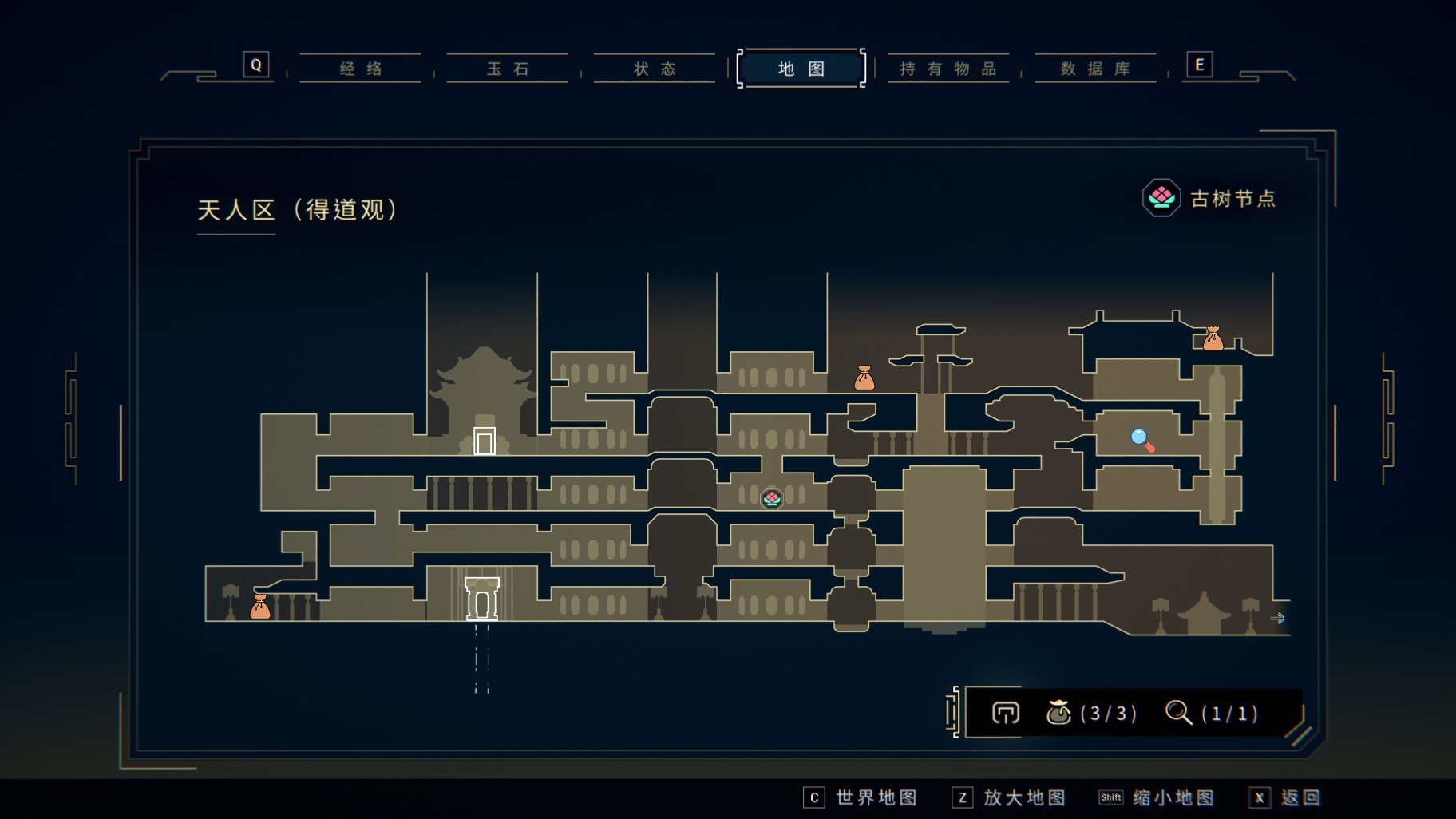Choose 缩小地图 to zoom out
This screenshot has height=819, width=1456.
coord(1157,797)
